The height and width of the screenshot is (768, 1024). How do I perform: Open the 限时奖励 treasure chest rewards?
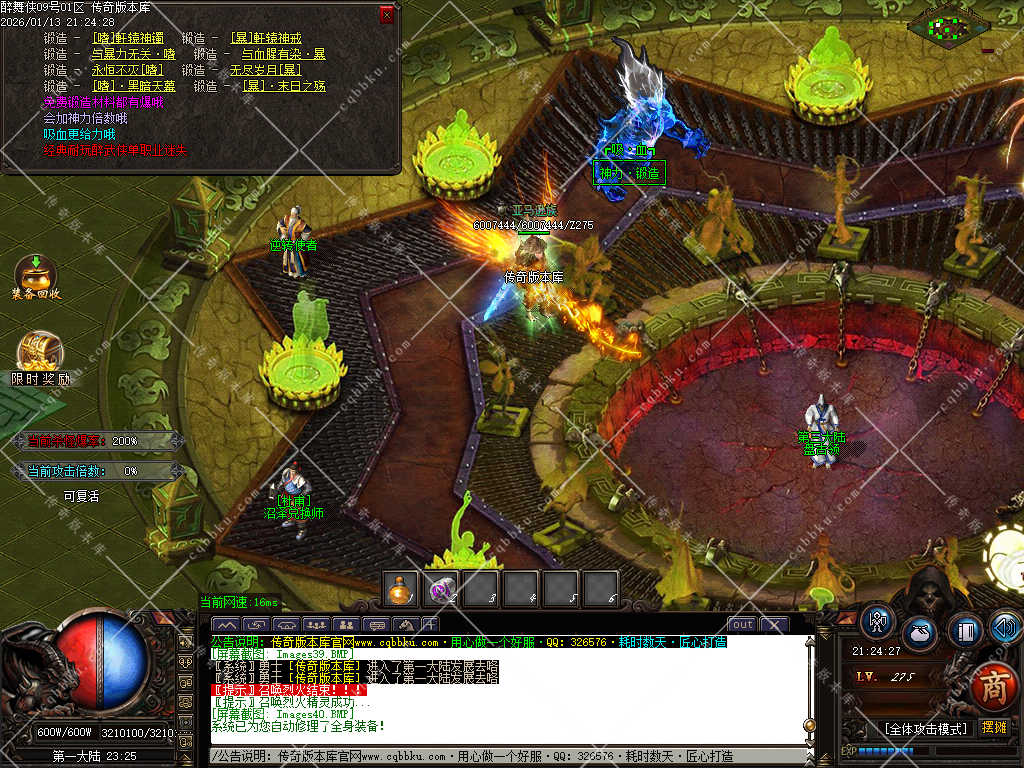pyautogui.click(x=40, y=354)
